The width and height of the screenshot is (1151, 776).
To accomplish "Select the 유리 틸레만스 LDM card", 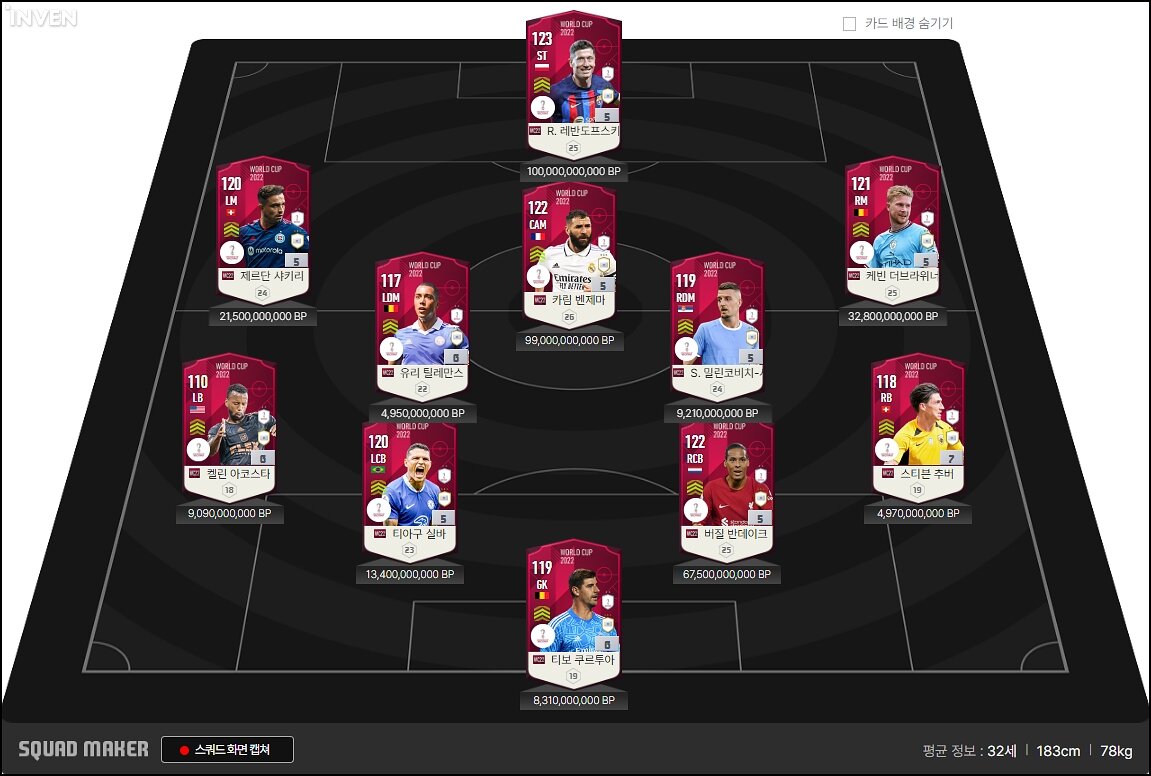I will (422, 323).
